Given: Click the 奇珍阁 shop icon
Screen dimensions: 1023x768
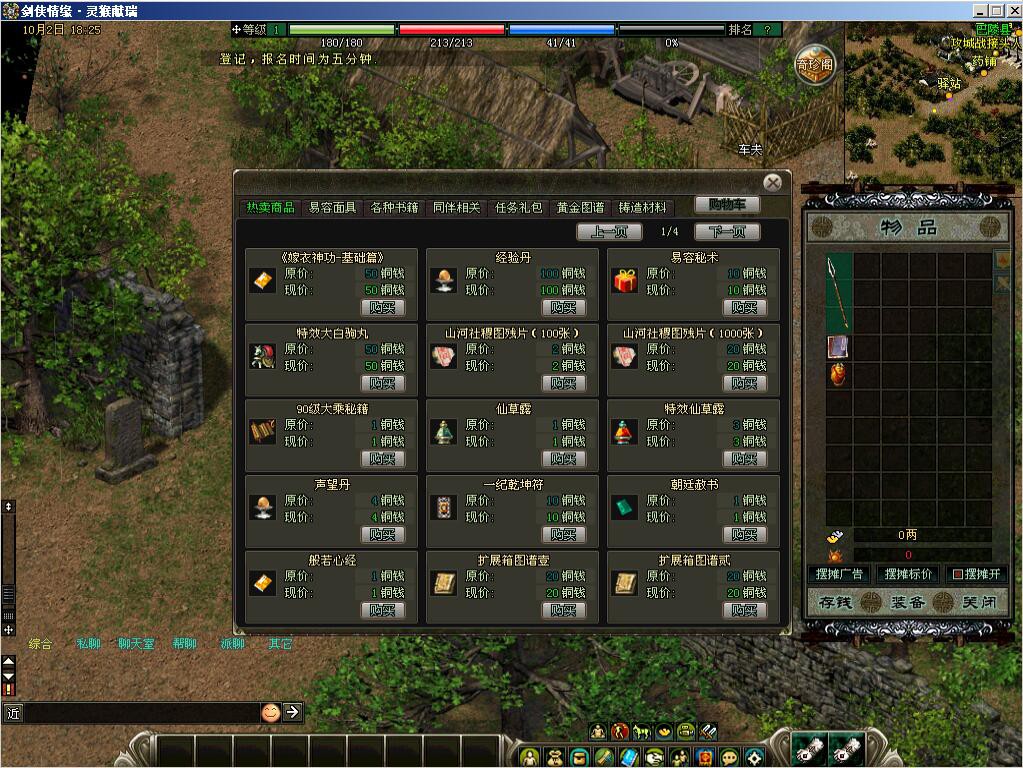Looking at the screenshot, I should pyautogui.click(x=815, y=65).
